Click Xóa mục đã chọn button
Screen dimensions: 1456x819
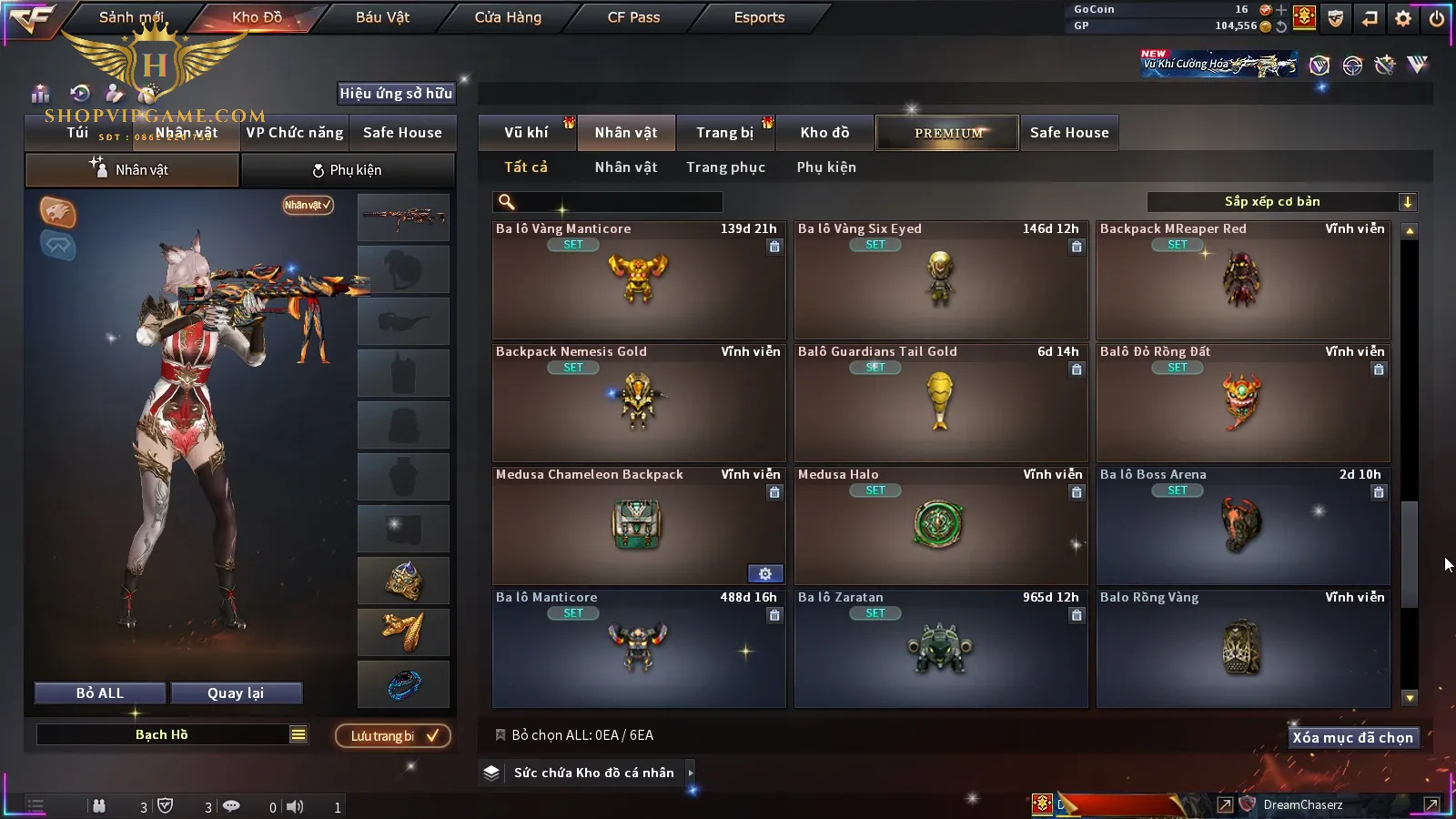tap(1352, 738)
